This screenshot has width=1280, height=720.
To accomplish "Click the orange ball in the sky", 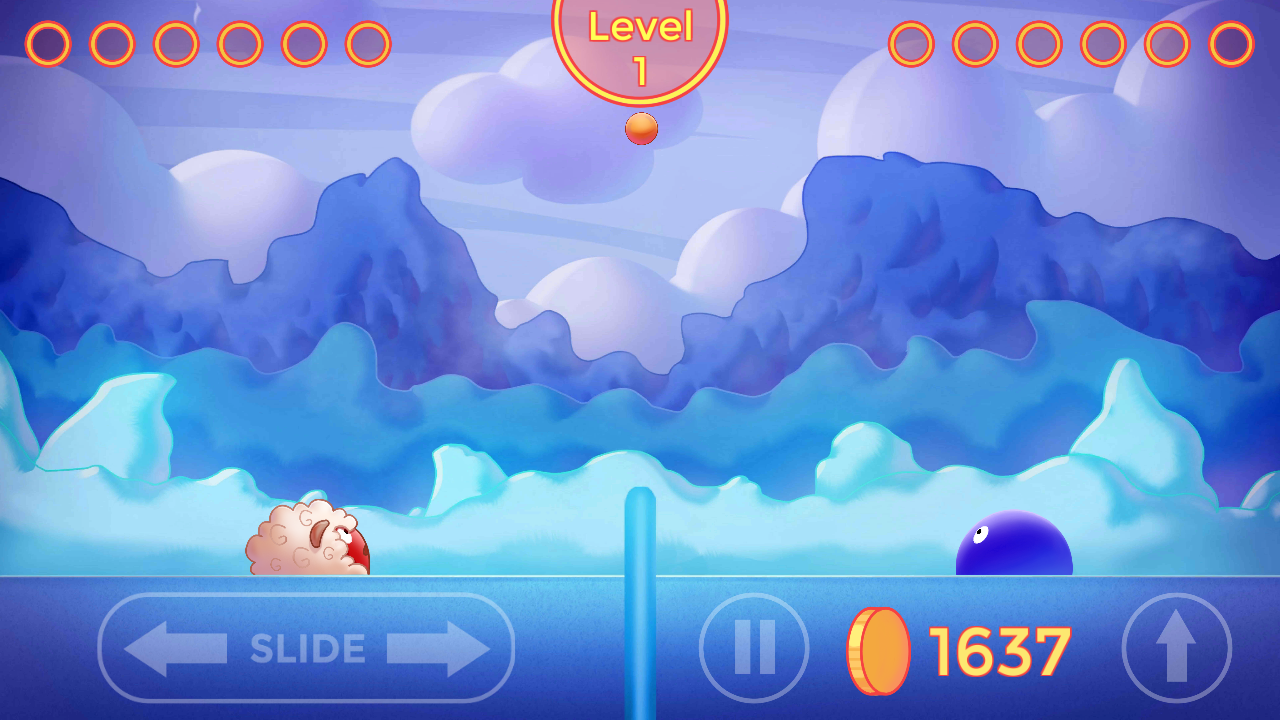I will point(640,128).
